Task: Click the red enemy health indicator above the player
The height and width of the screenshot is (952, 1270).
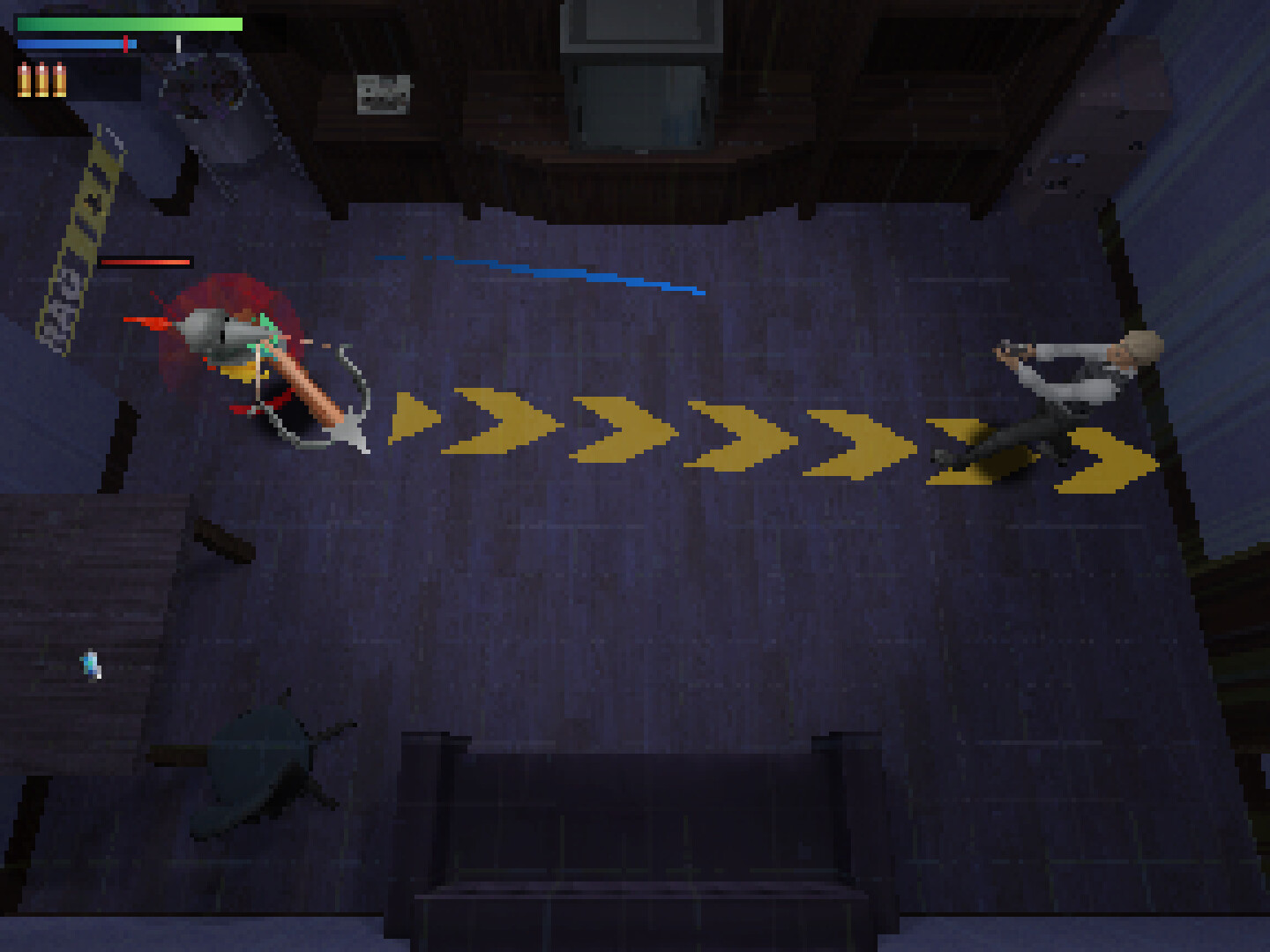Action: click(146, 261)
